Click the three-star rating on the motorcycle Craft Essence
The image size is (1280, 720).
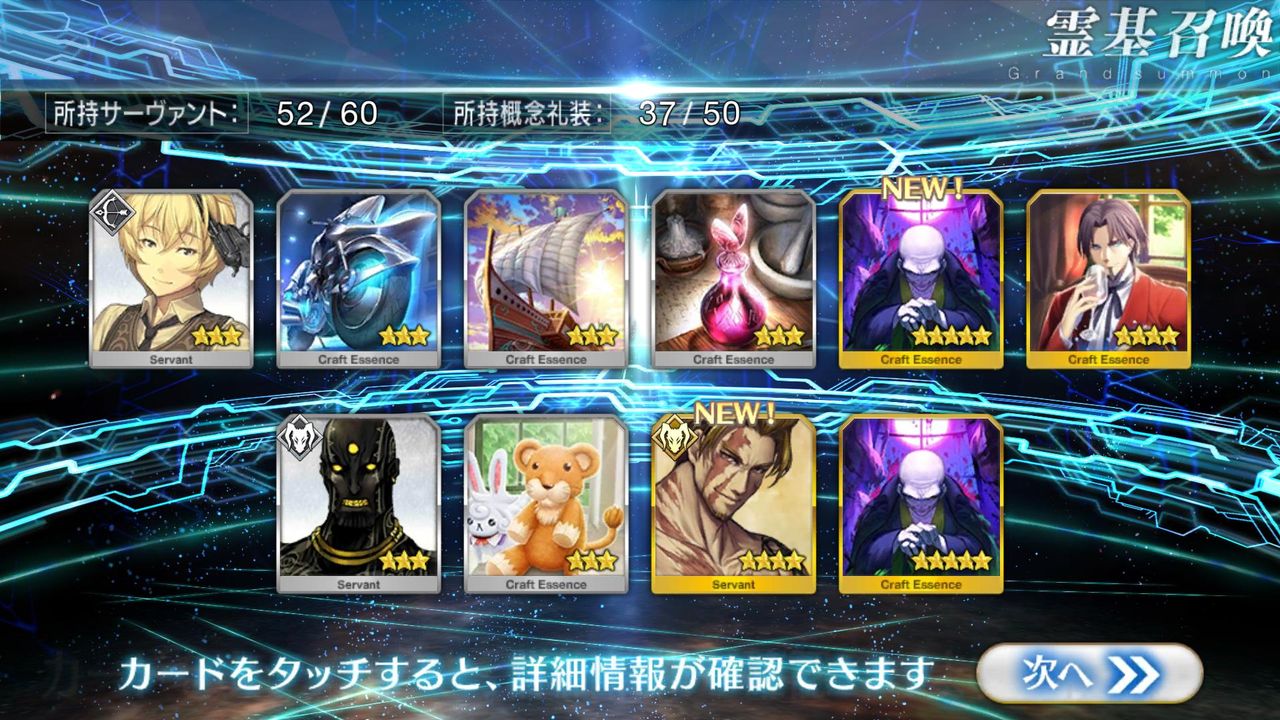(x=401, y=336)
